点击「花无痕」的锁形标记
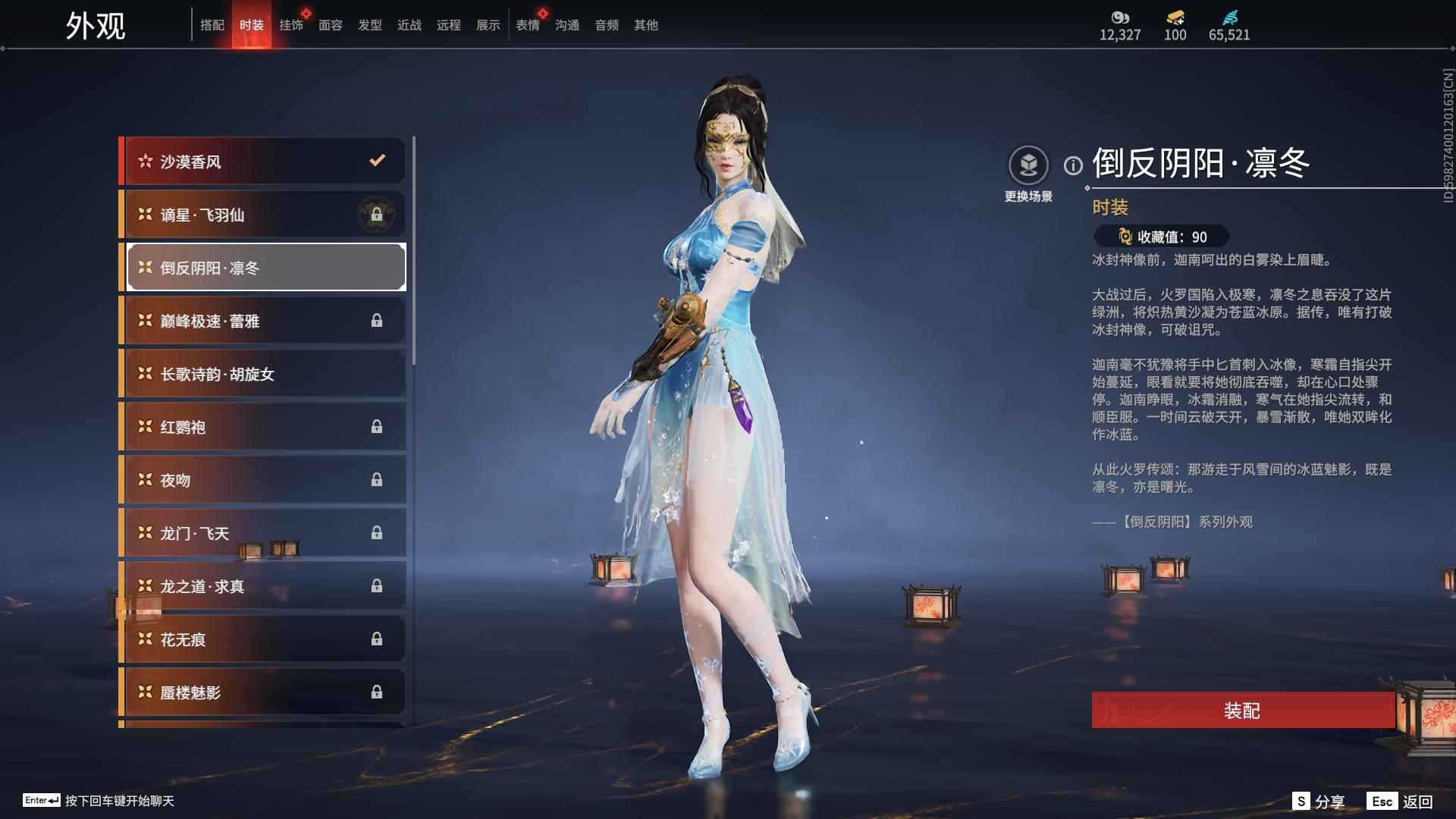This screenshot has width=1456, height=819. pyautogui.click(x=376, y=639)
